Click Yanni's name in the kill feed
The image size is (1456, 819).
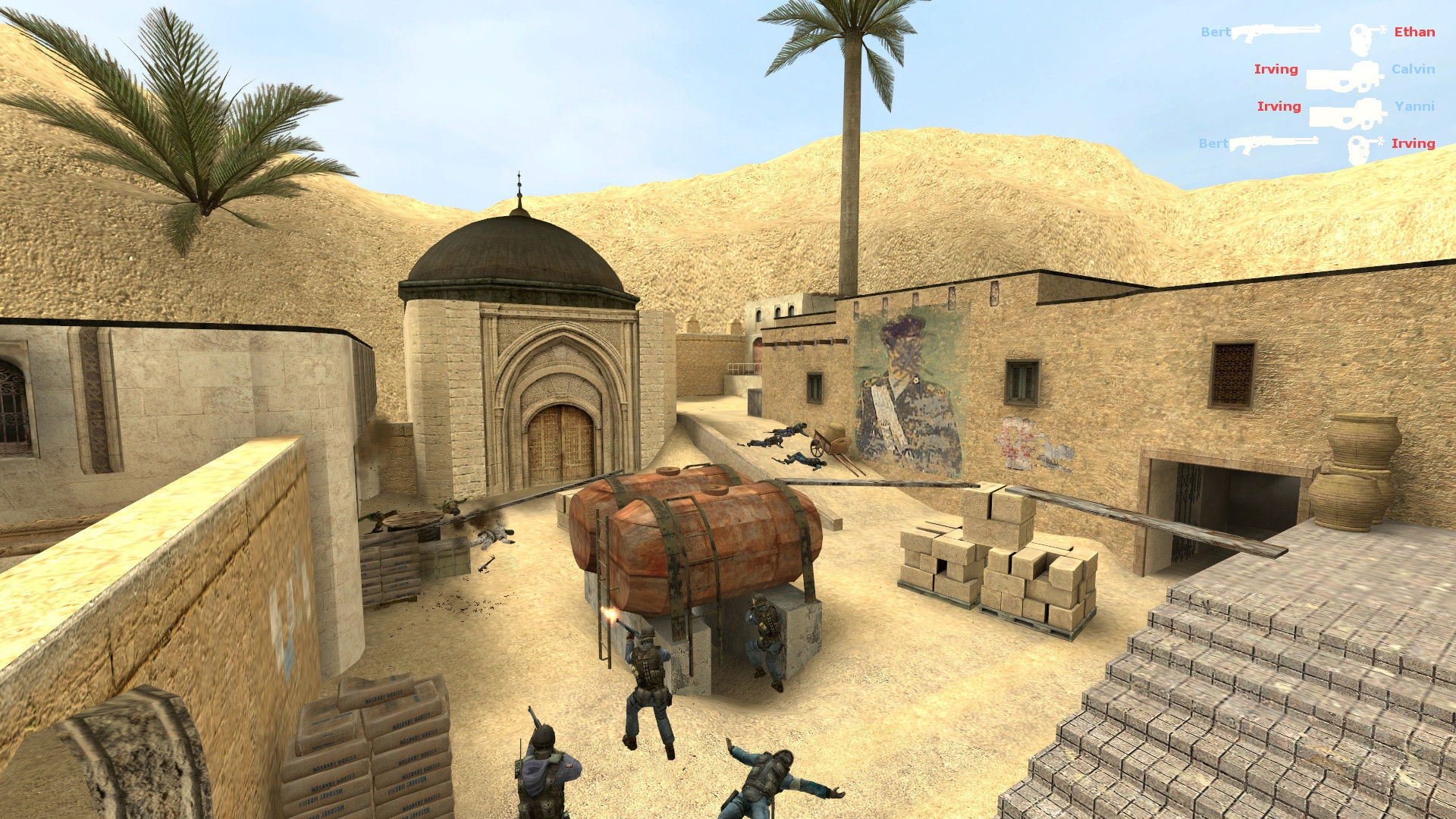coord(1414,106)
